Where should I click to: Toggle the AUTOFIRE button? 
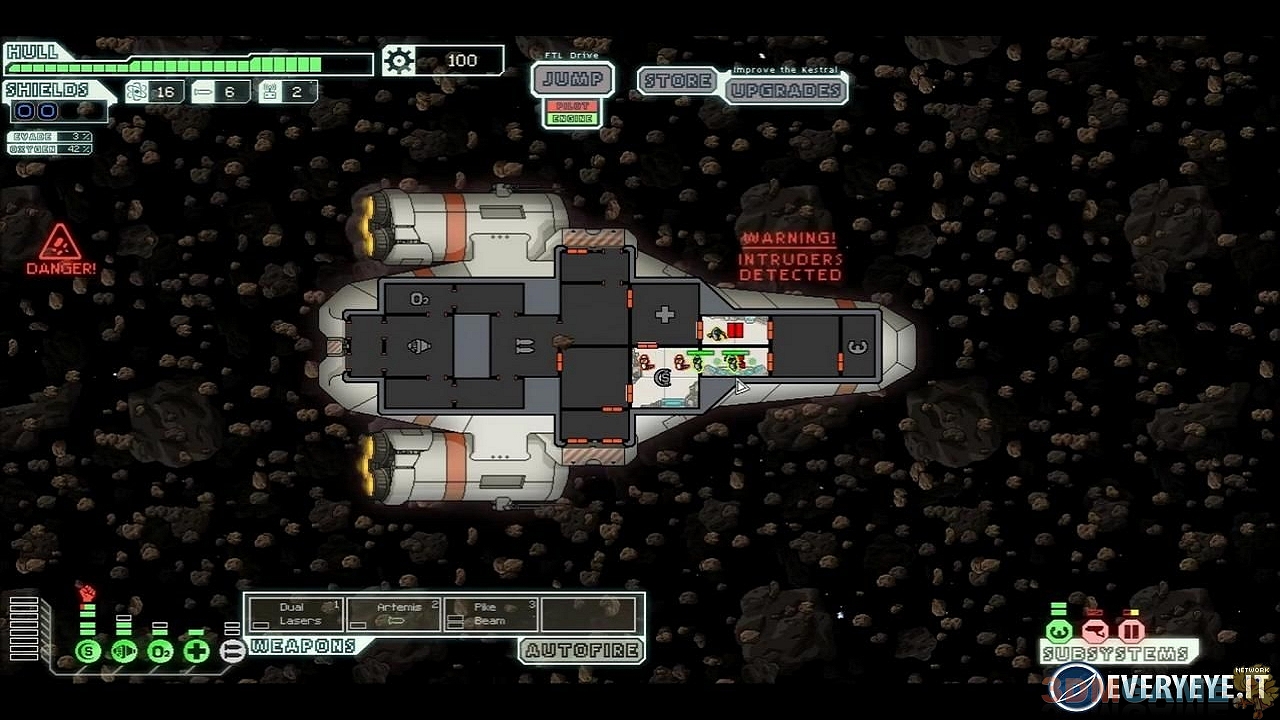tap(580, 650)
